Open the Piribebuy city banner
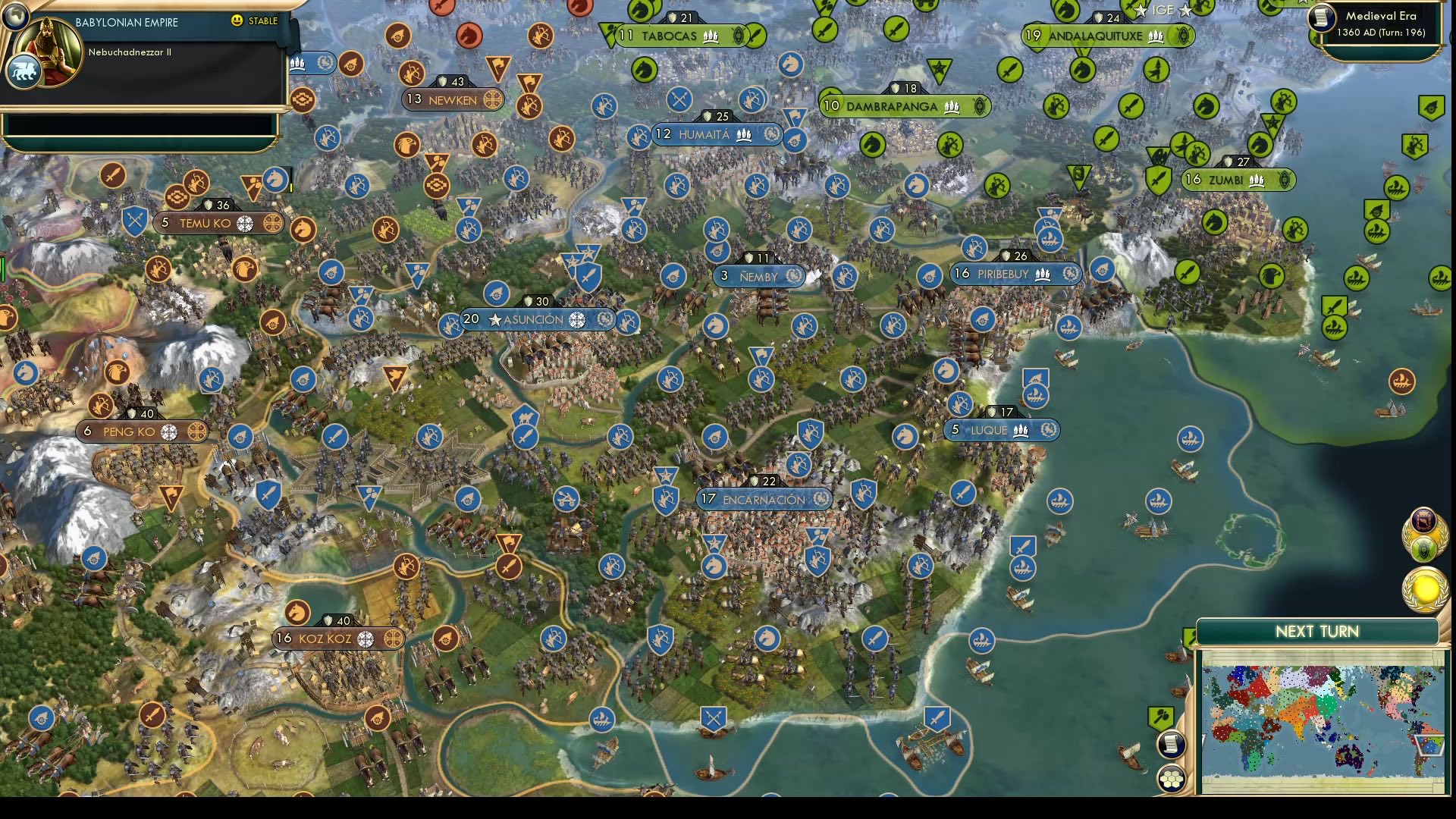This screenshot has width=1456, height=819. click(x=1016, y=275)
